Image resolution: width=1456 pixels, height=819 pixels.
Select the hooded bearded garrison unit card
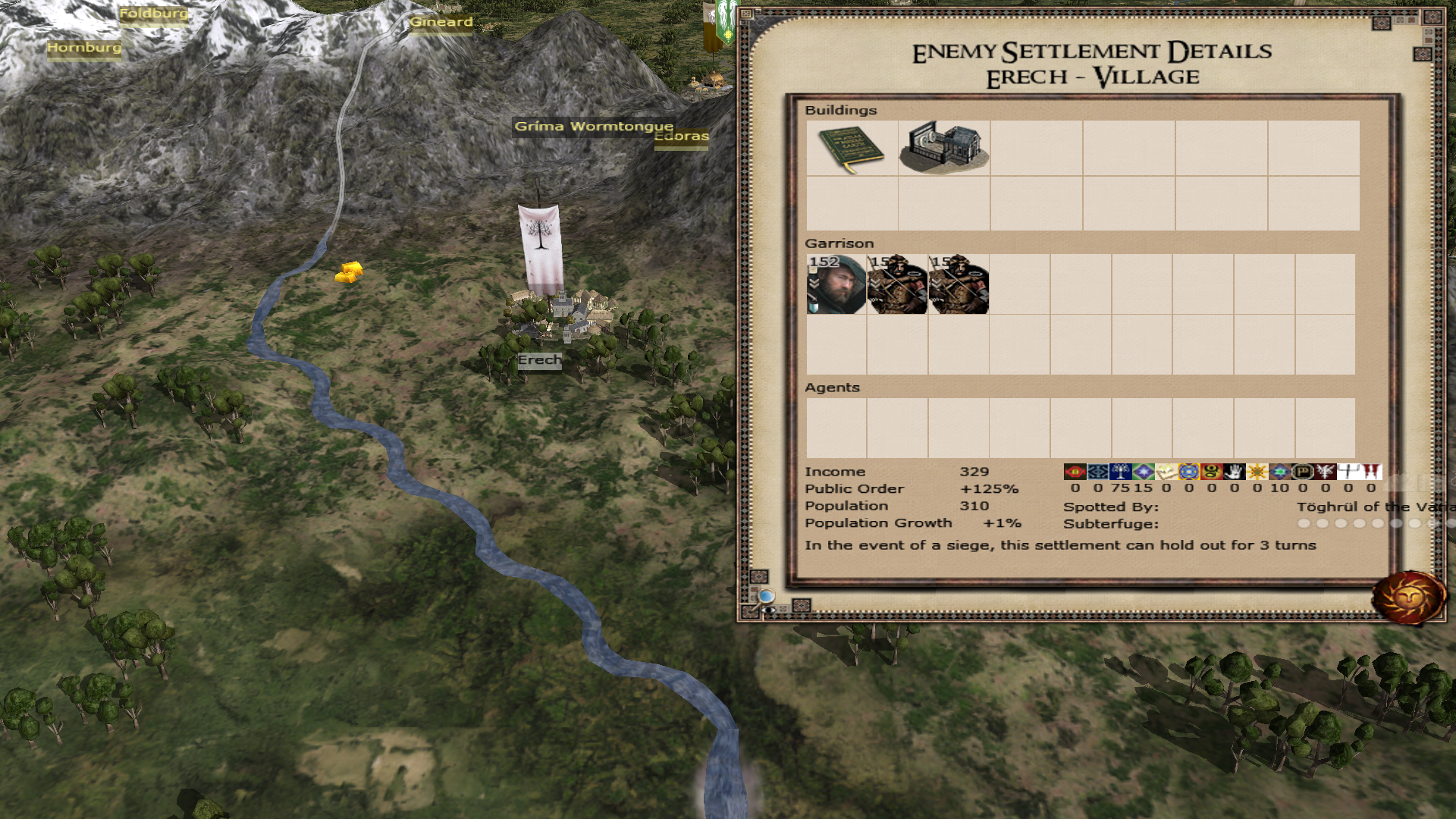(836, 284)
